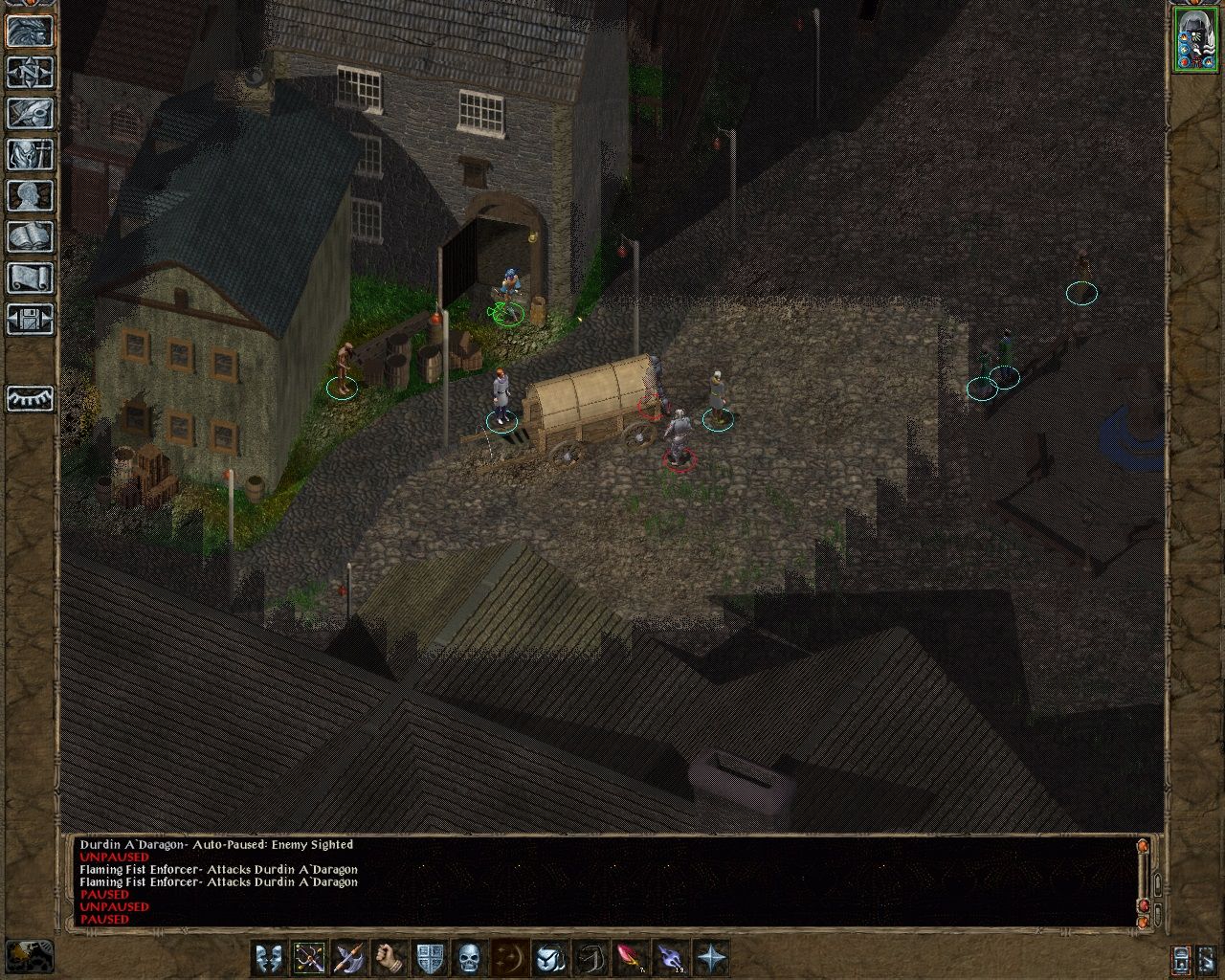Cast spells via the moon-and-stars icon

tap(508, 957)
